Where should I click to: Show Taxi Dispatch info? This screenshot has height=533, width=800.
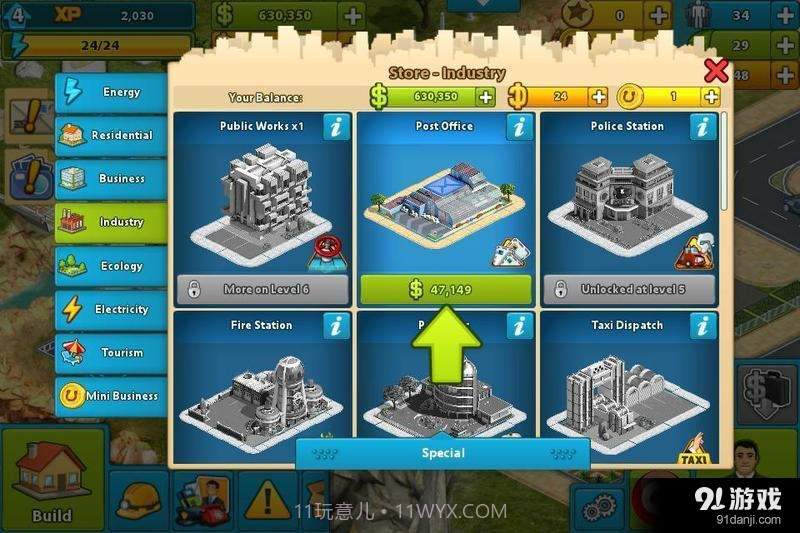pyautogui.click(x=703, y=326)
